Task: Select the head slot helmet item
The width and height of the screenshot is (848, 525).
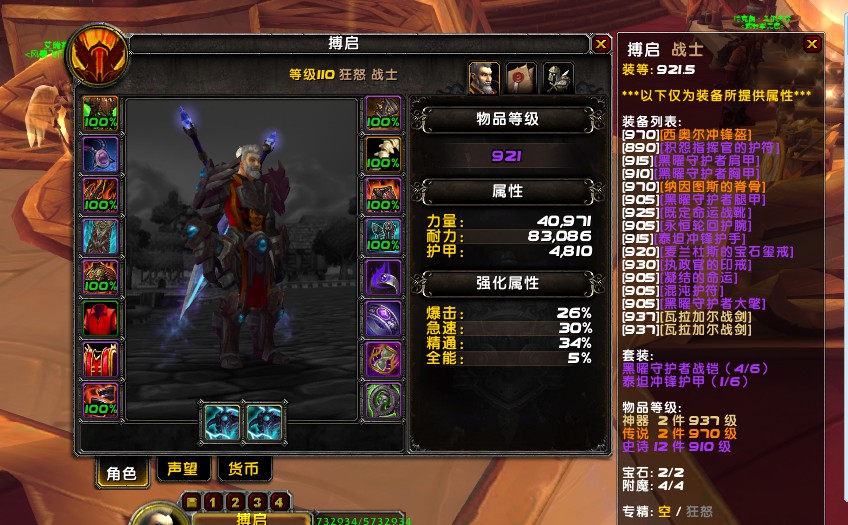Action: point(101,113)
